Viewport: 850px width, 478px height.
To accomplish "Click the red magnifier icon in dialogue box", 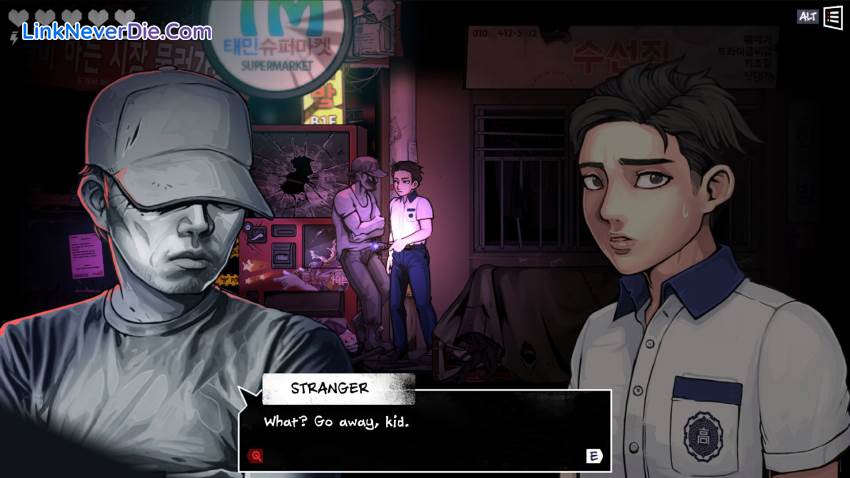I will tap(256, 456).
